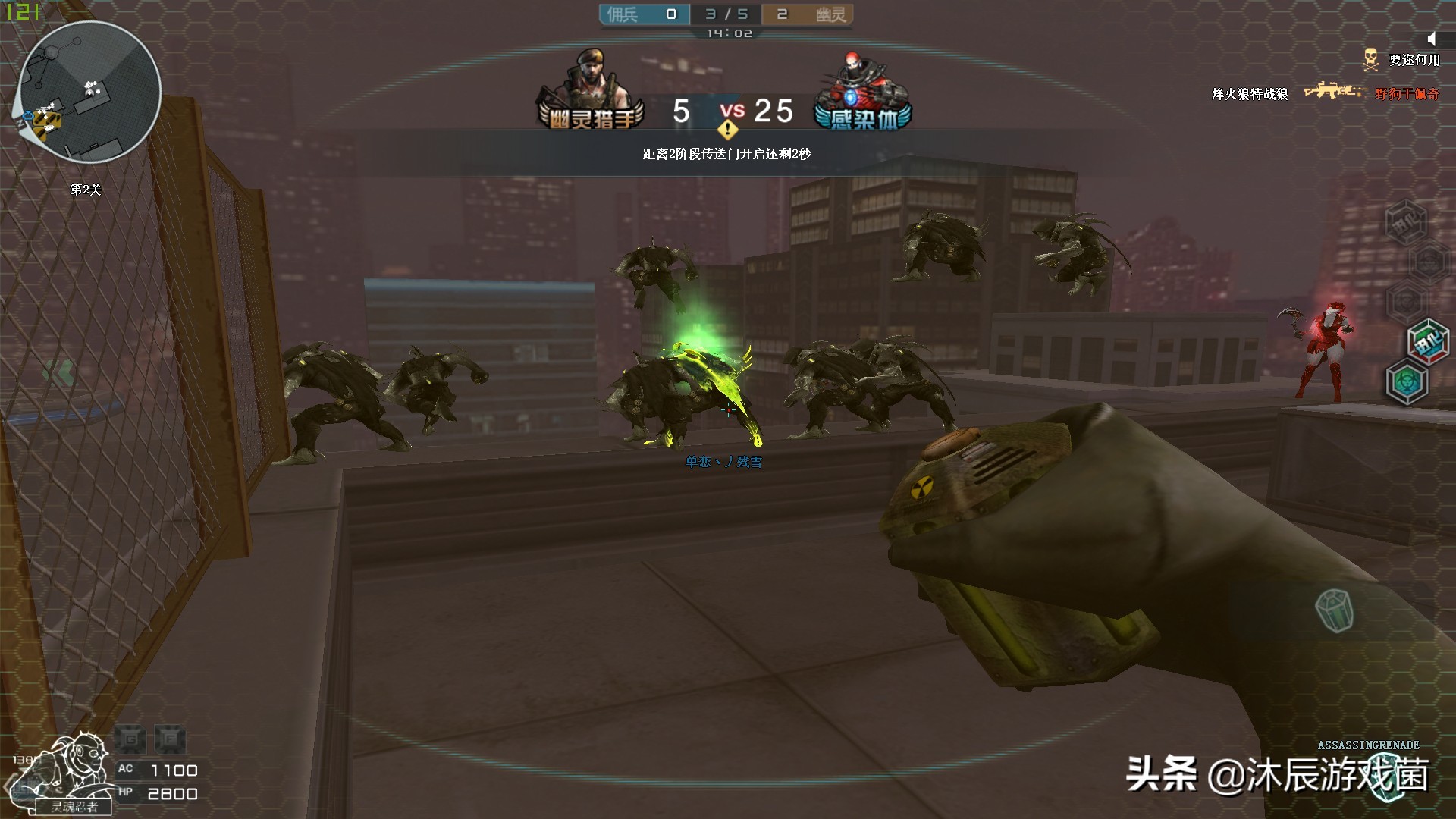Click the G skill slot

coord(131,739)
